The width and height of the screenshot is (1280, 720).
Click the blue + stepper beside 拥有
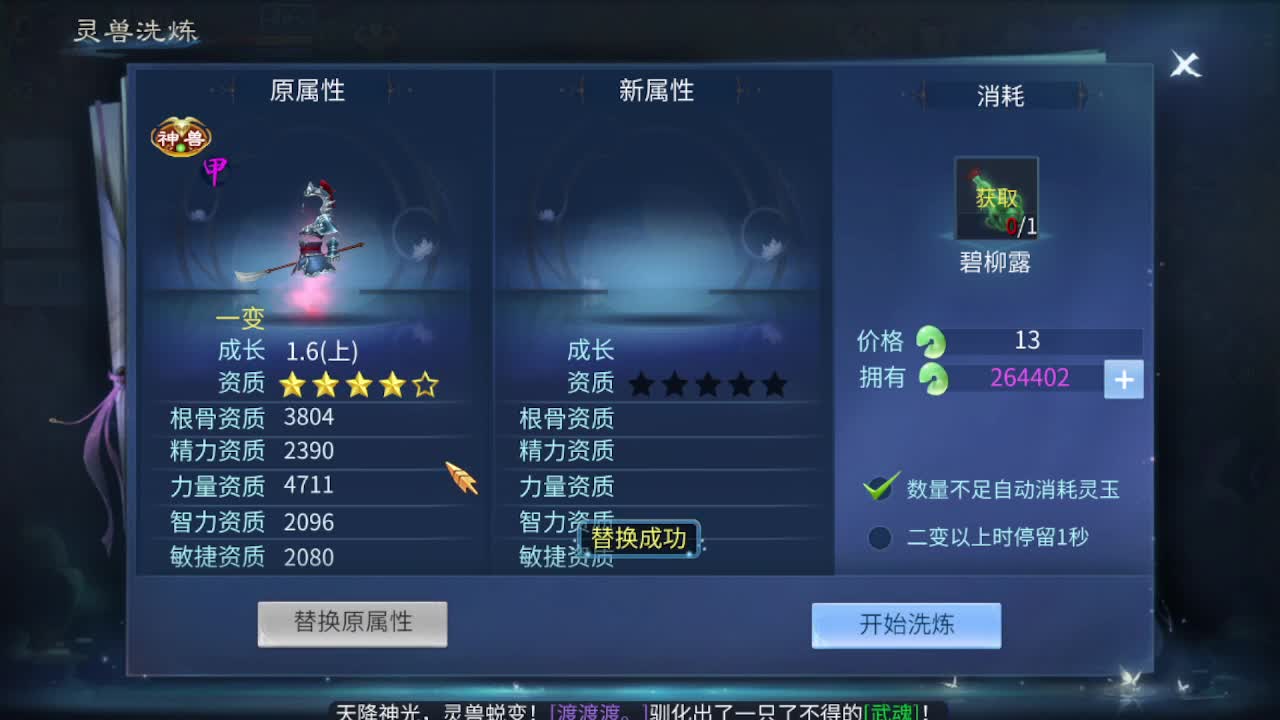pyautogui.click(x=1123, y=379)
